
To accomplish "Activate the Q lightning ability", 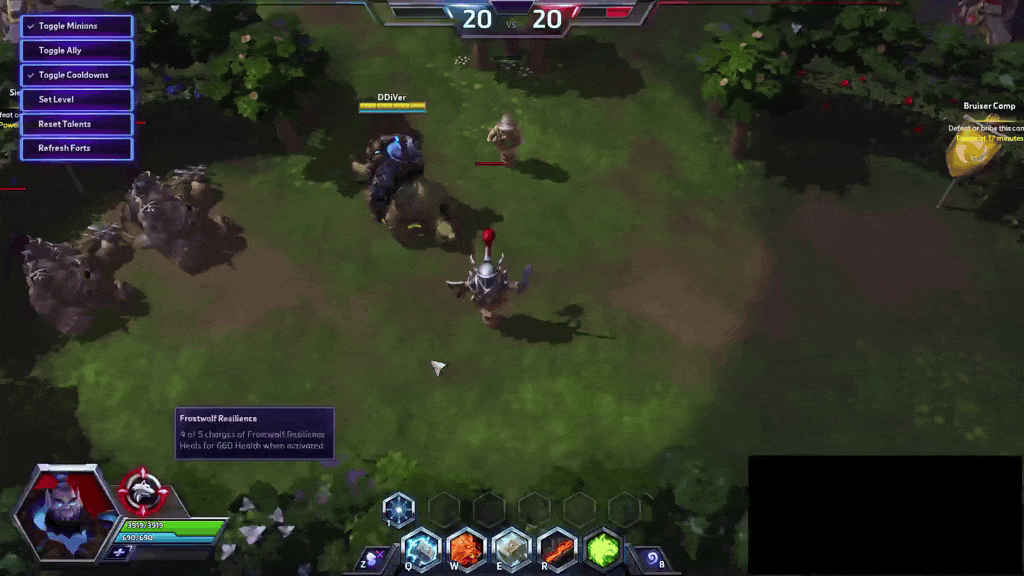I will point(421,549).
